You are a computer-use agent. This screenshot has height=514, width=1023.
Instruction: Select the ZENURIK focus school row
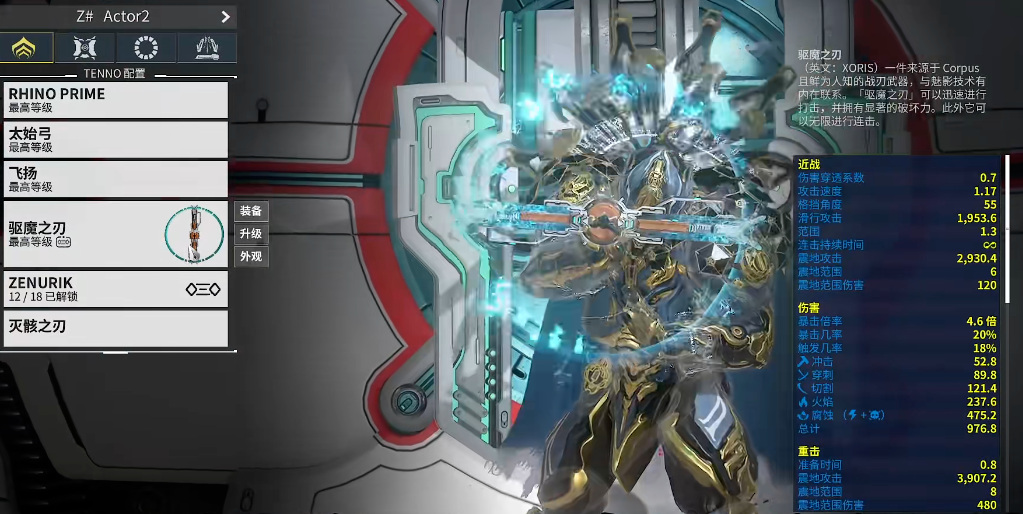tap(115, 289)
